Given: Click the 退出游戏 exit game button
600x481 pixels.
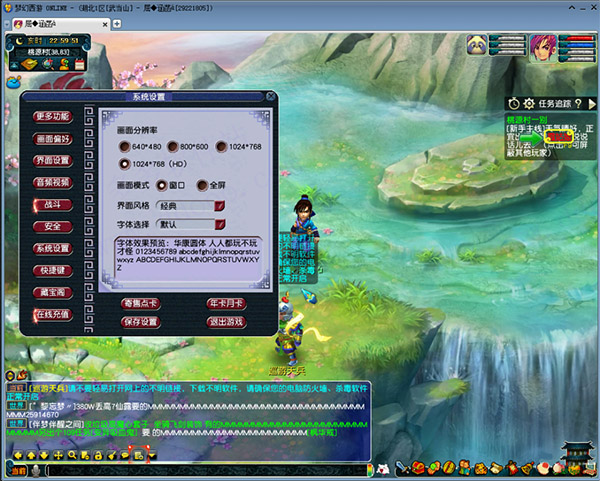Looking at the screenshot, I should (227, 322).
